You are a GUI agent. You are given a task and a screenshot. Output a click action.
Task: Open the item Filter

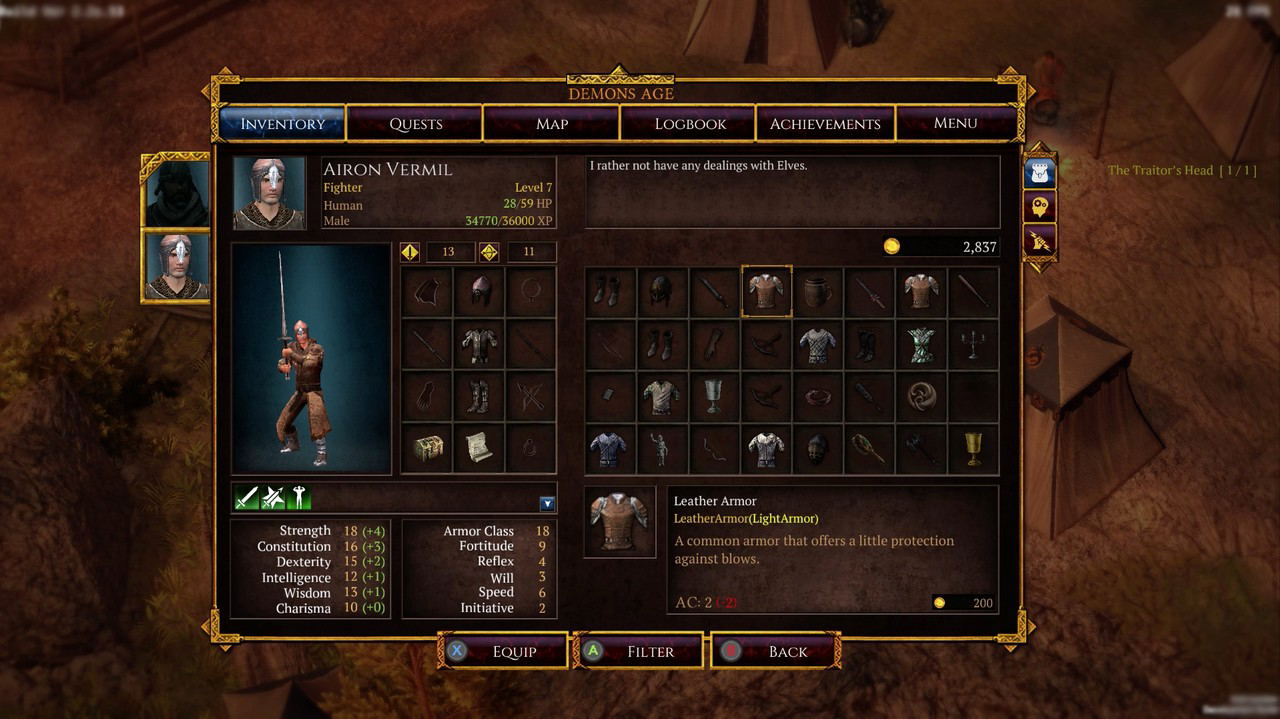(x=640, y=651)
